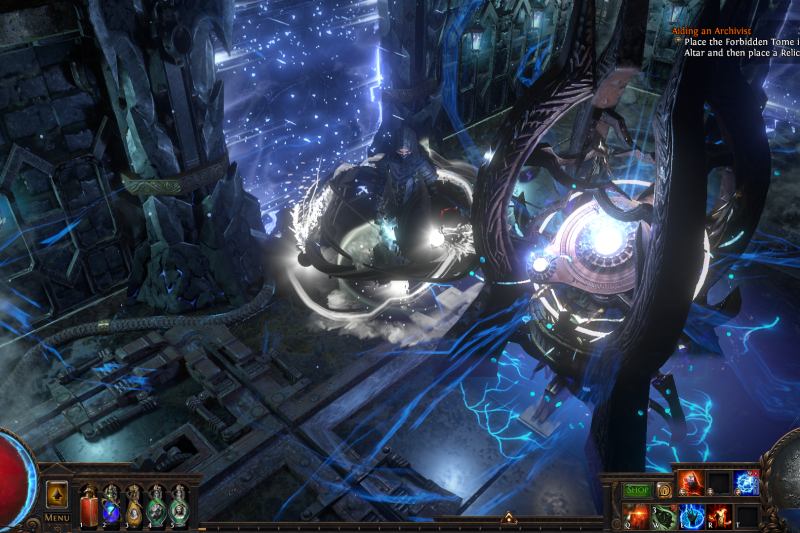The width and height of the screenshot is (800, 533).
Task: Select the green hooded face skill on W
Action: click(663, 516)
